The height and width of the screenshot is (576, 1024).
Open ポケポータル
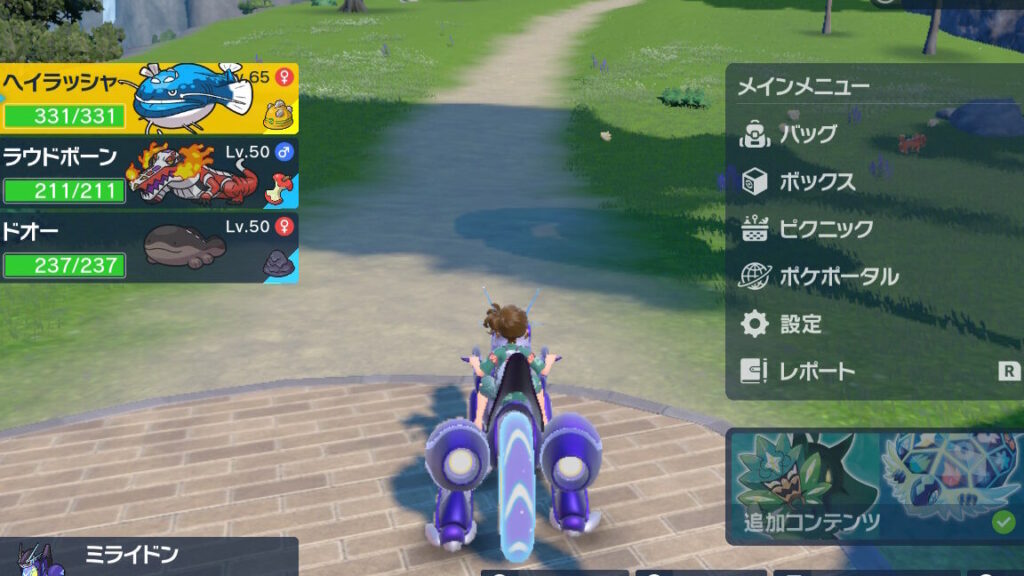[x=838, y=277]
